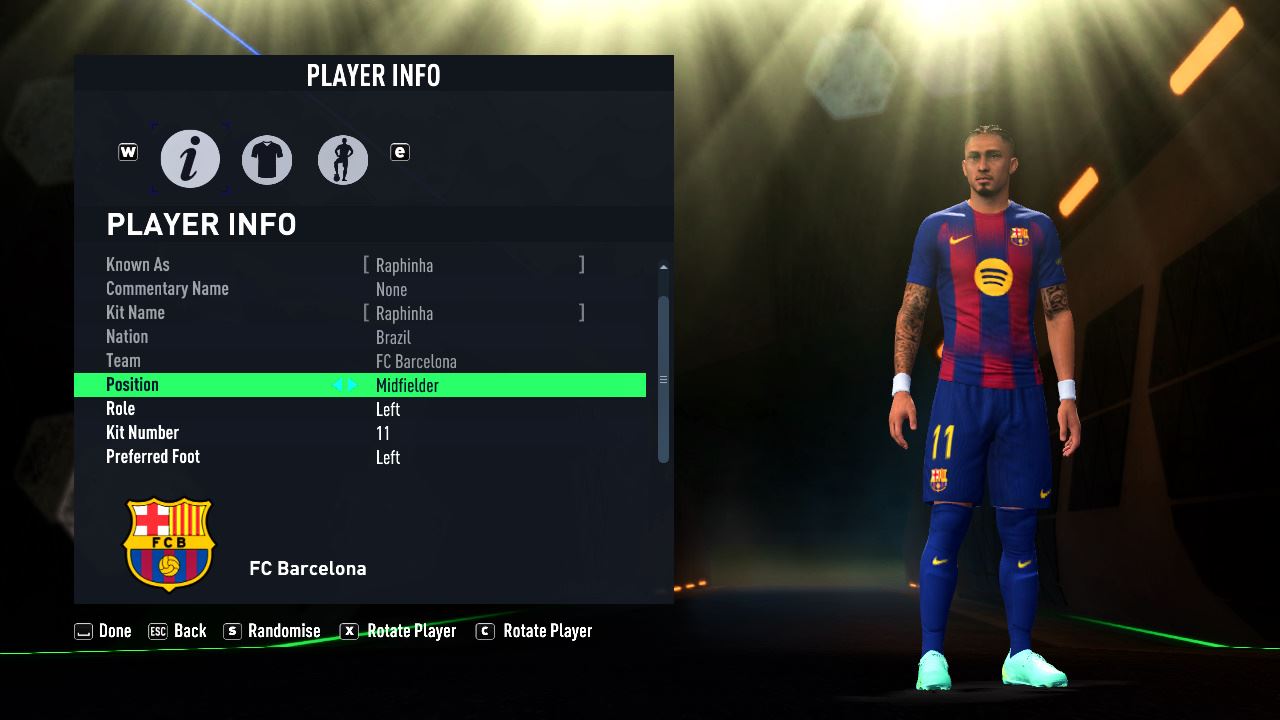Image resolution: width=1280 pixels, height=720 pixels.
Task: Switch to the info tab icon
Action: (190, 159)
